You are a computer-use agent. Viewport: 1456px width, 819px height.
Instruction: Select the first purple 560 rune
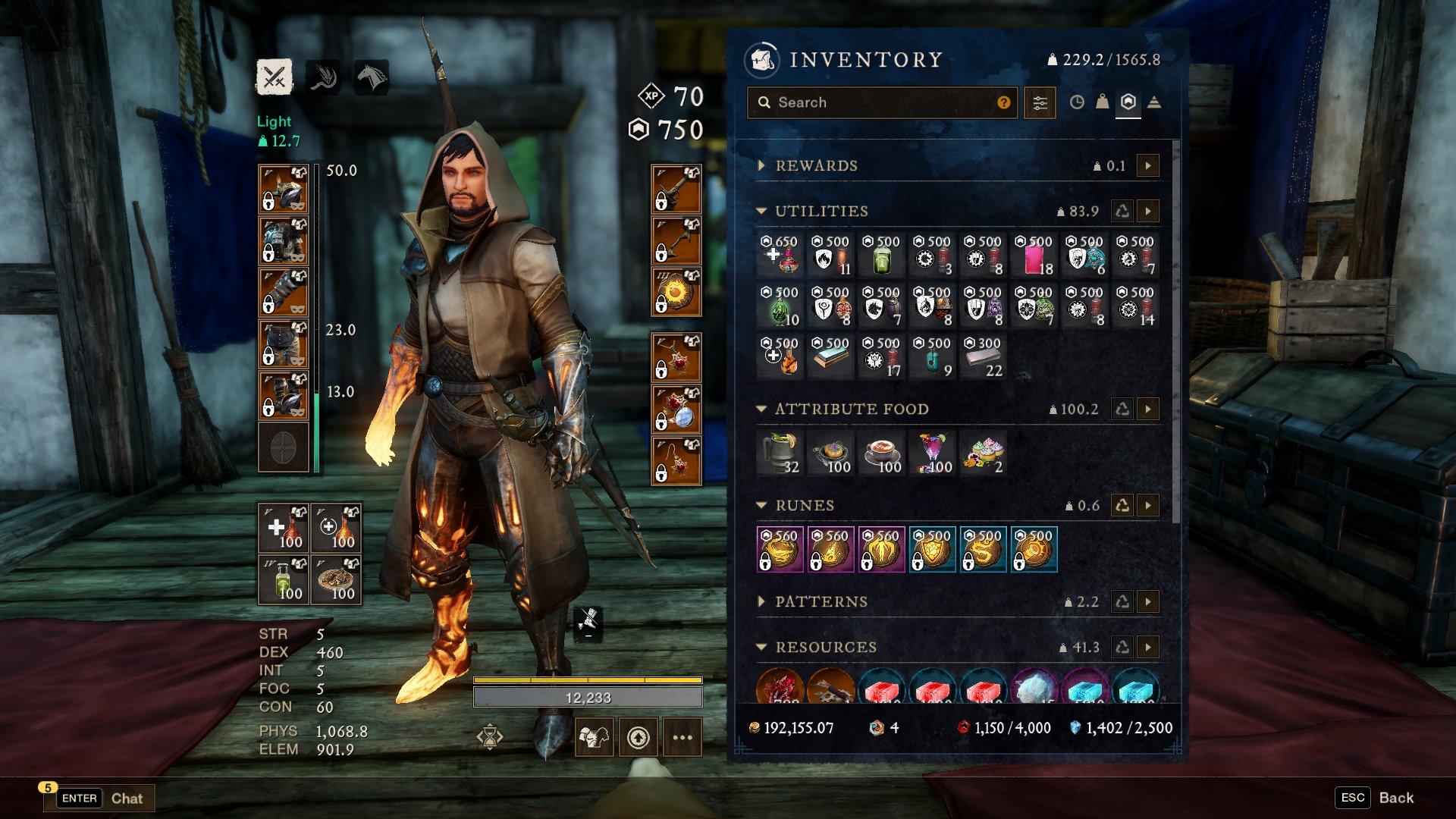click(780, 549)
